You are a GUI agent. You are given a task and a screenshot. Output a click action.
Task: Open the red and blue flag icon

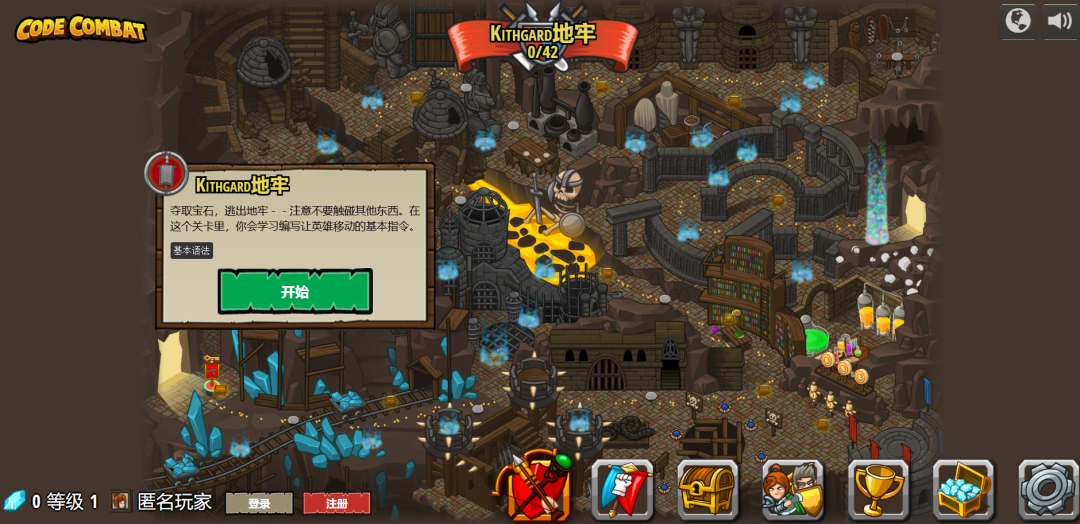tap(622, 489)
